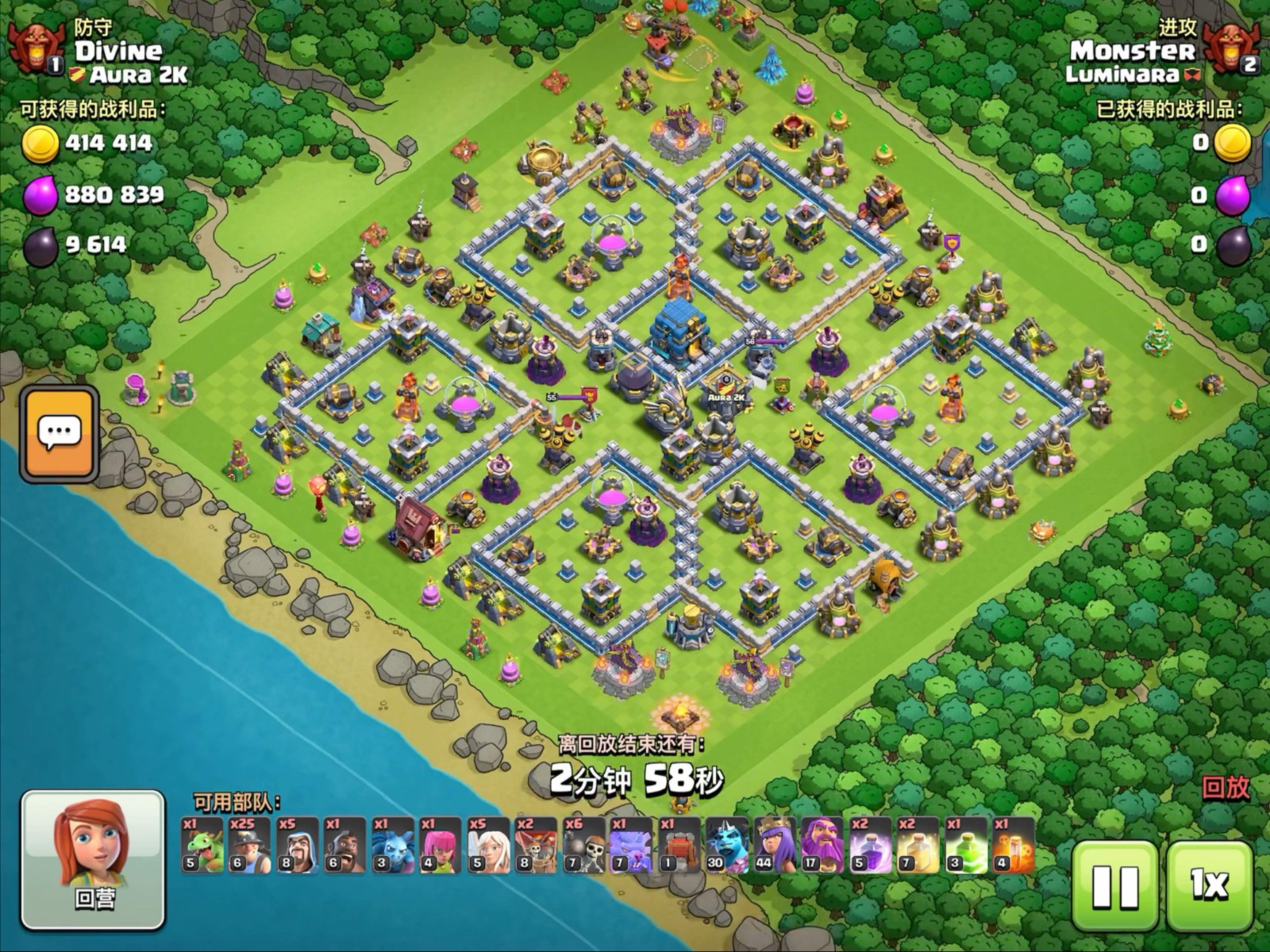Select the Baby Dragon troop slot
The height and width of the screenshot is (952, 1270).
tap(202, 846)
